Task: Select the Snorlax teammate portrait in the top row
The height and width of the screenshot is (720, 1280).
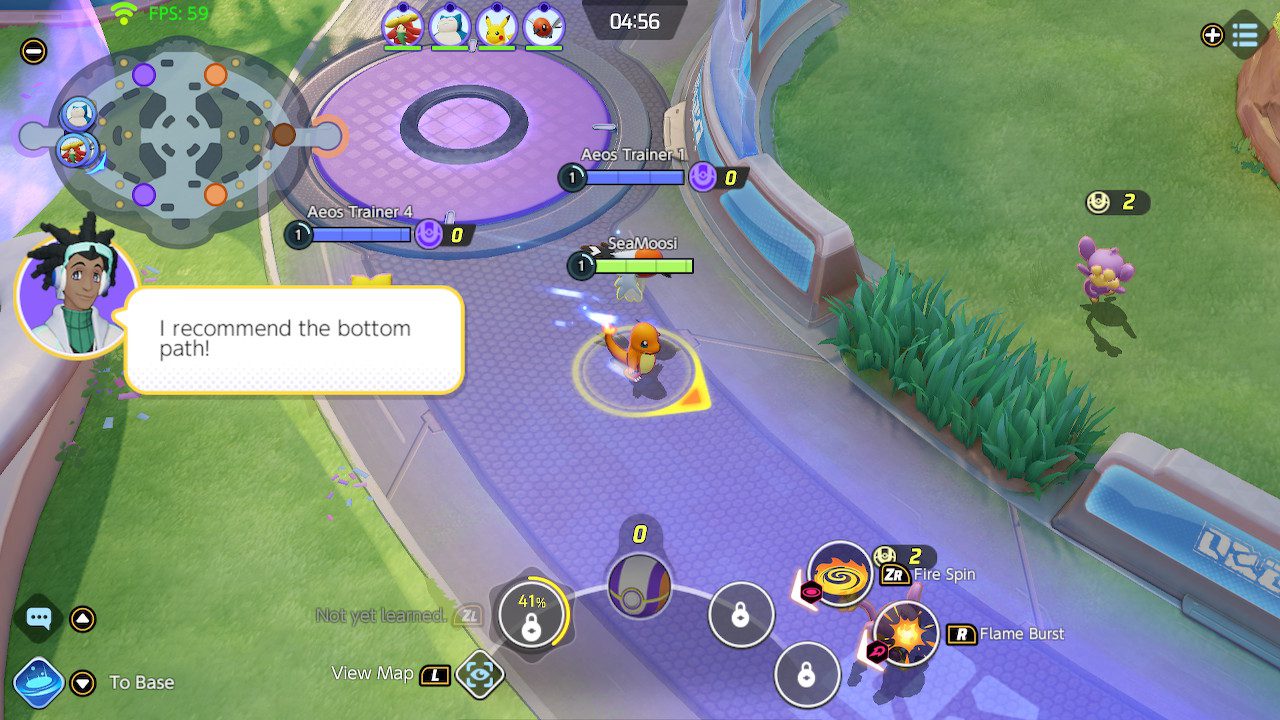Action: [x=450, y=27]
